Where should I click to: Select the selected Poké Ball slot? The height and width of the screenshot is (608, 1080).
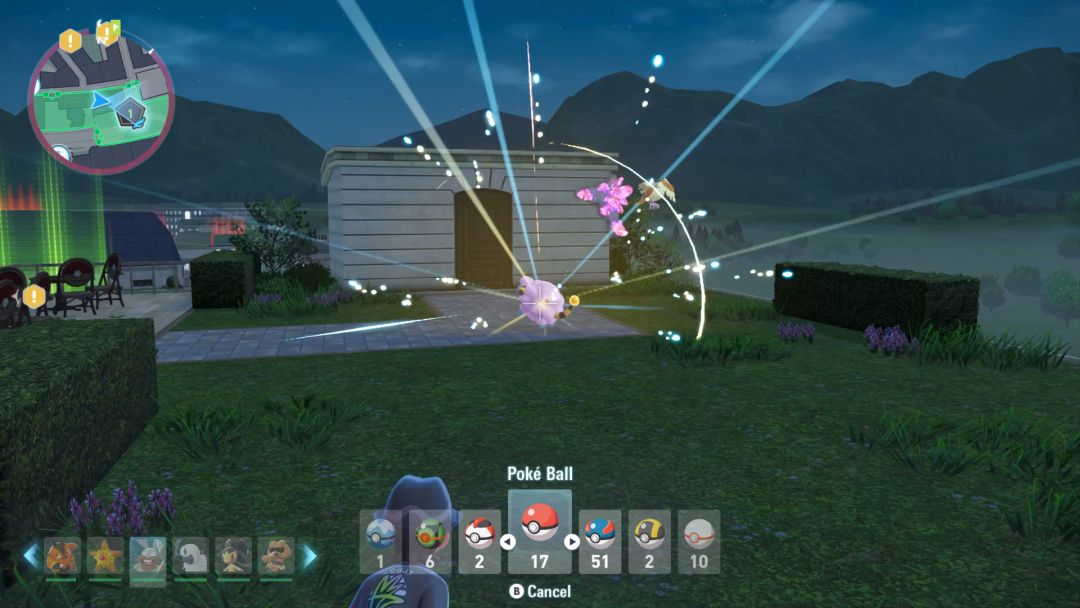click(540, 532)
